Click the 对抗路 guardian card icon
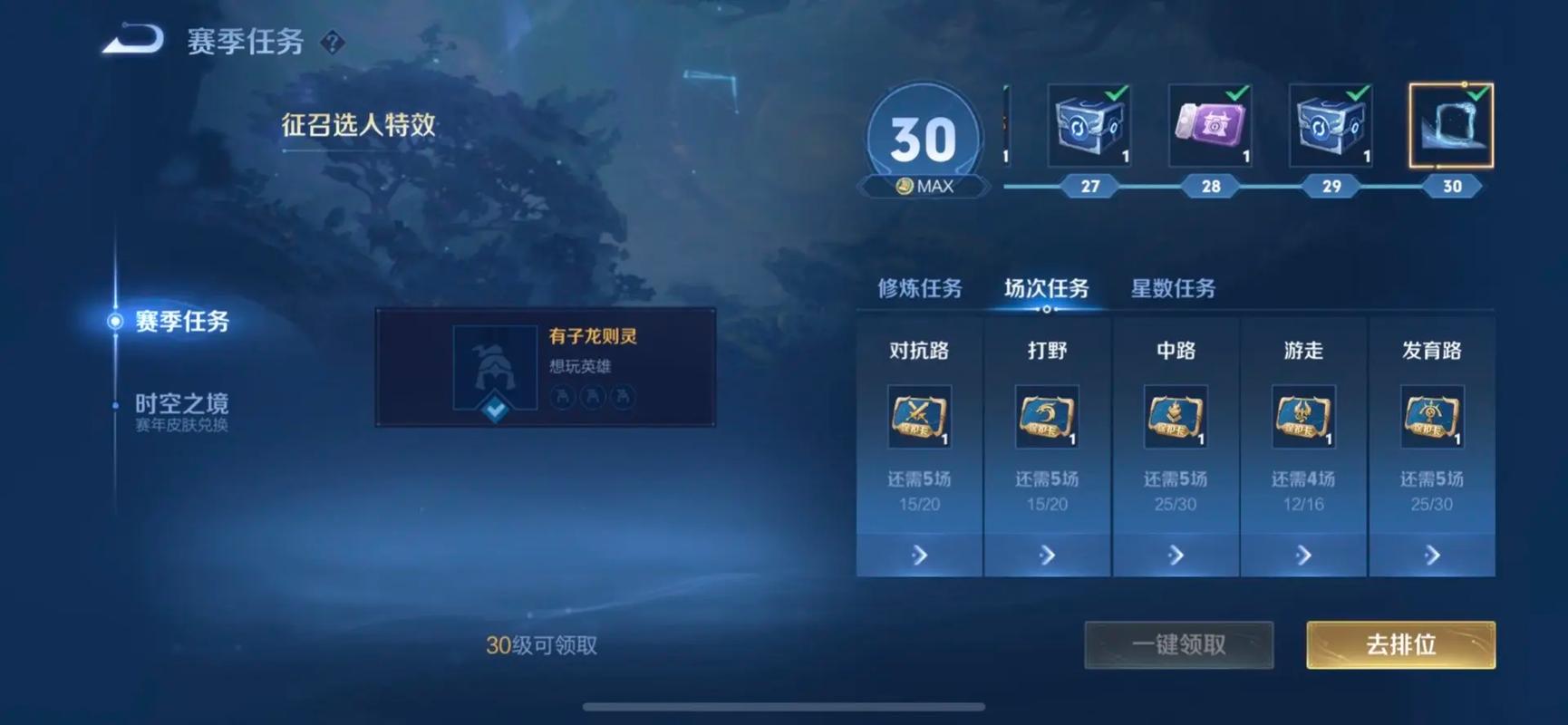This screenshot has width=1568, height=725. tap(919, 419)
